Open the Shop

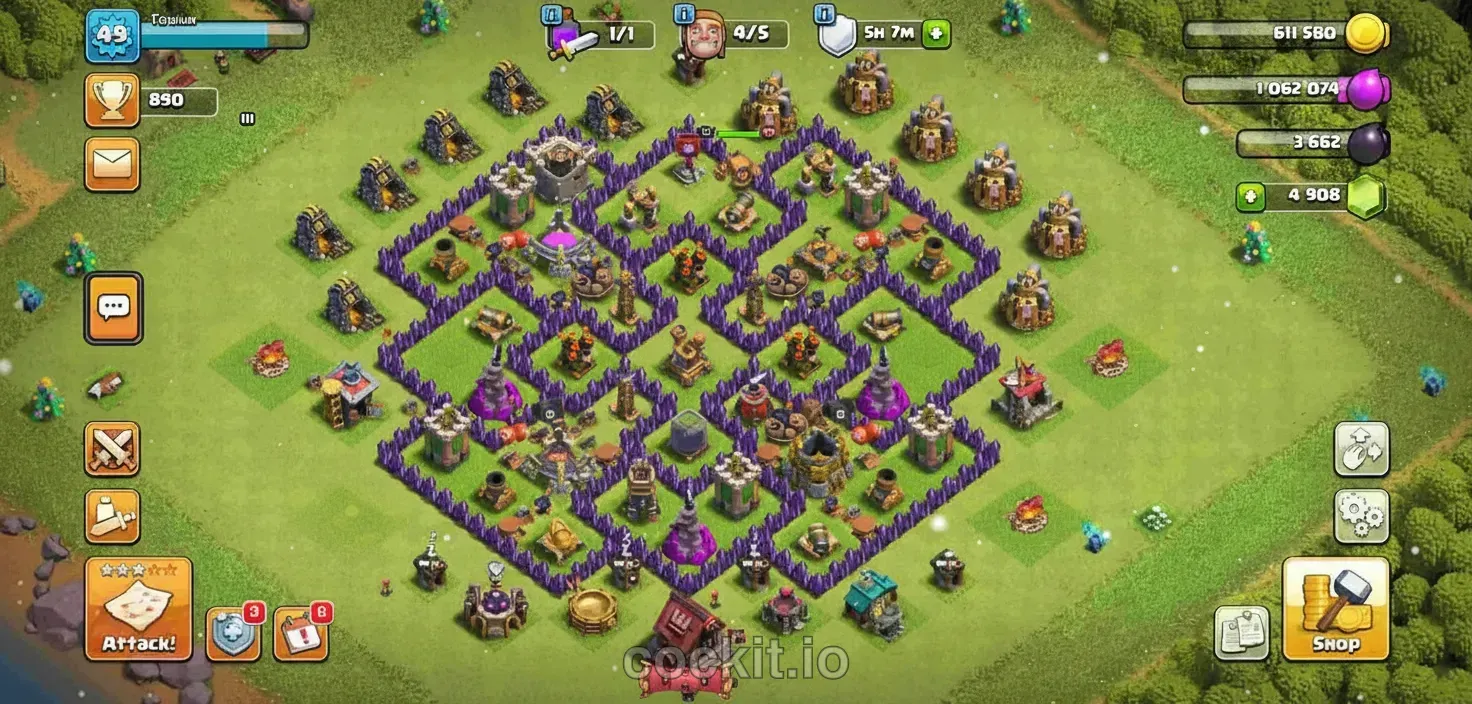coord(1336,609)
